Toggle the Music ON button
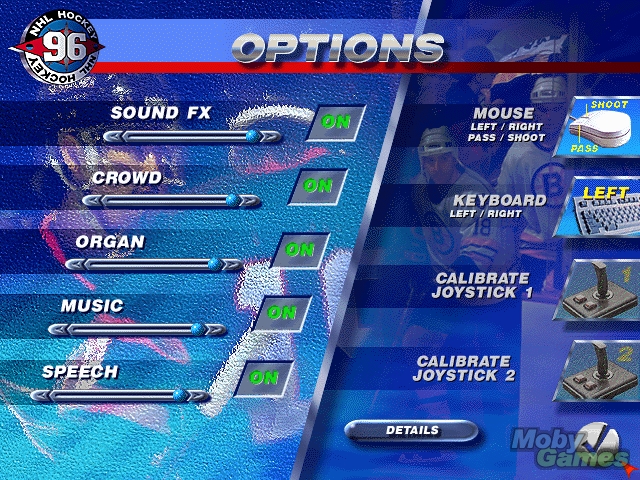This screenshot has width=640, height=480. (281, 313)
